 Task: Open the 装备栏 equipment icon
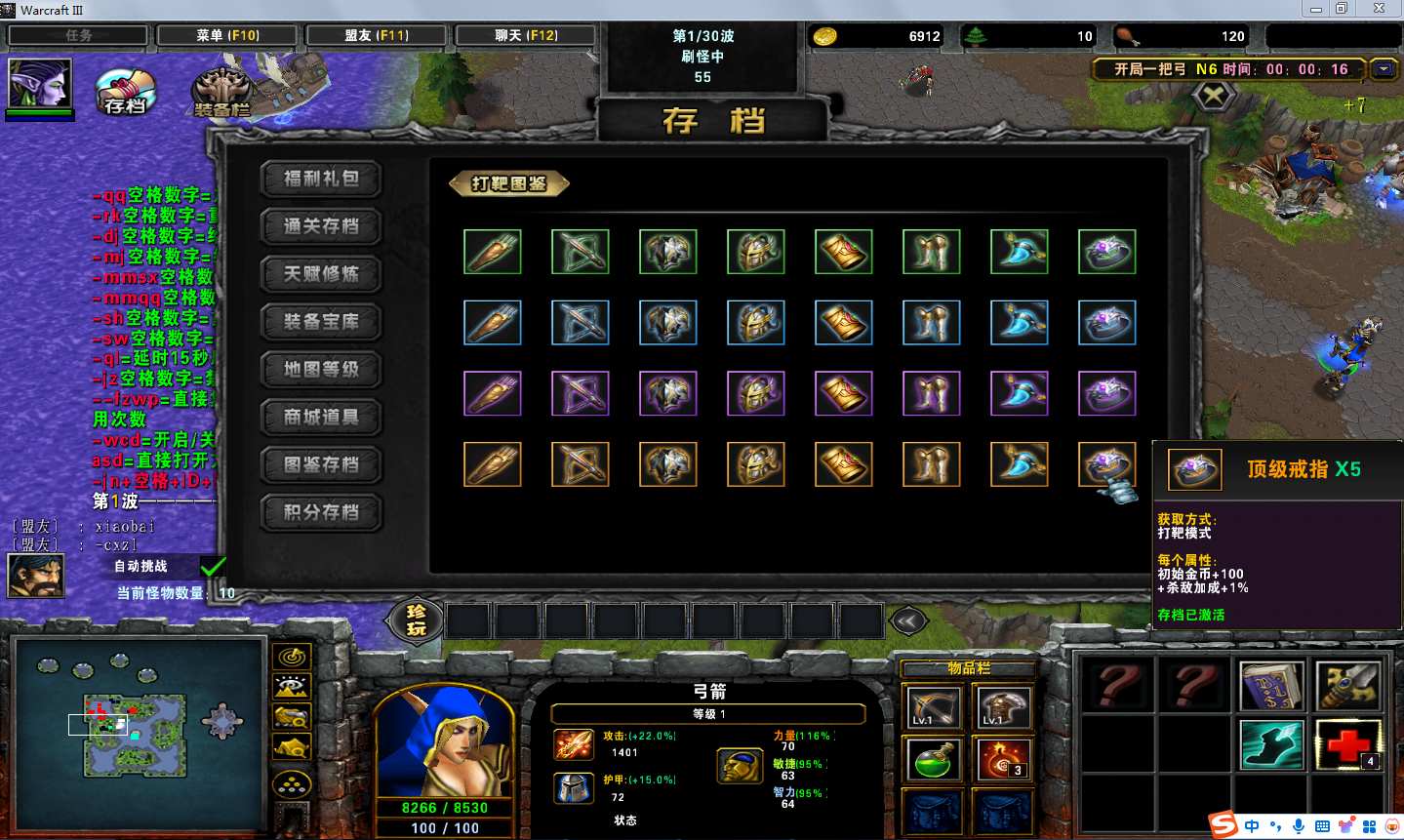coord(222,95)
